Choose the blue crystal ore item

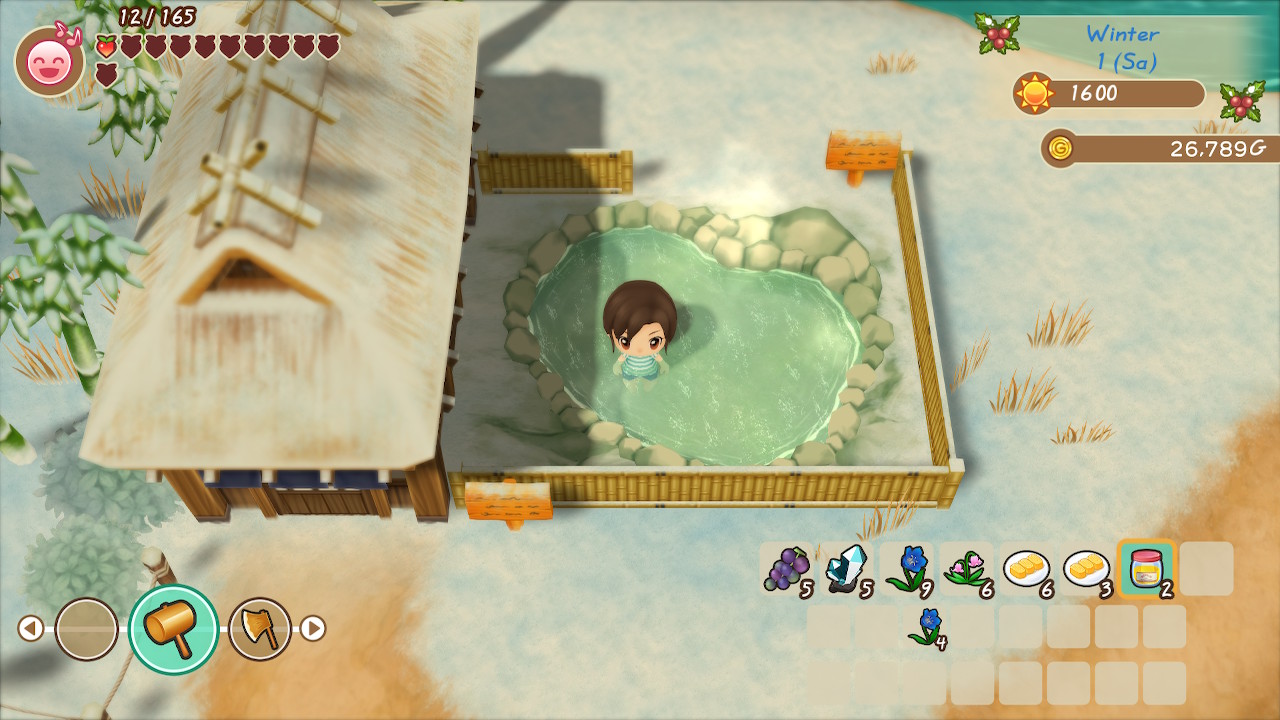pyautogui.click(x=846, y=571)
